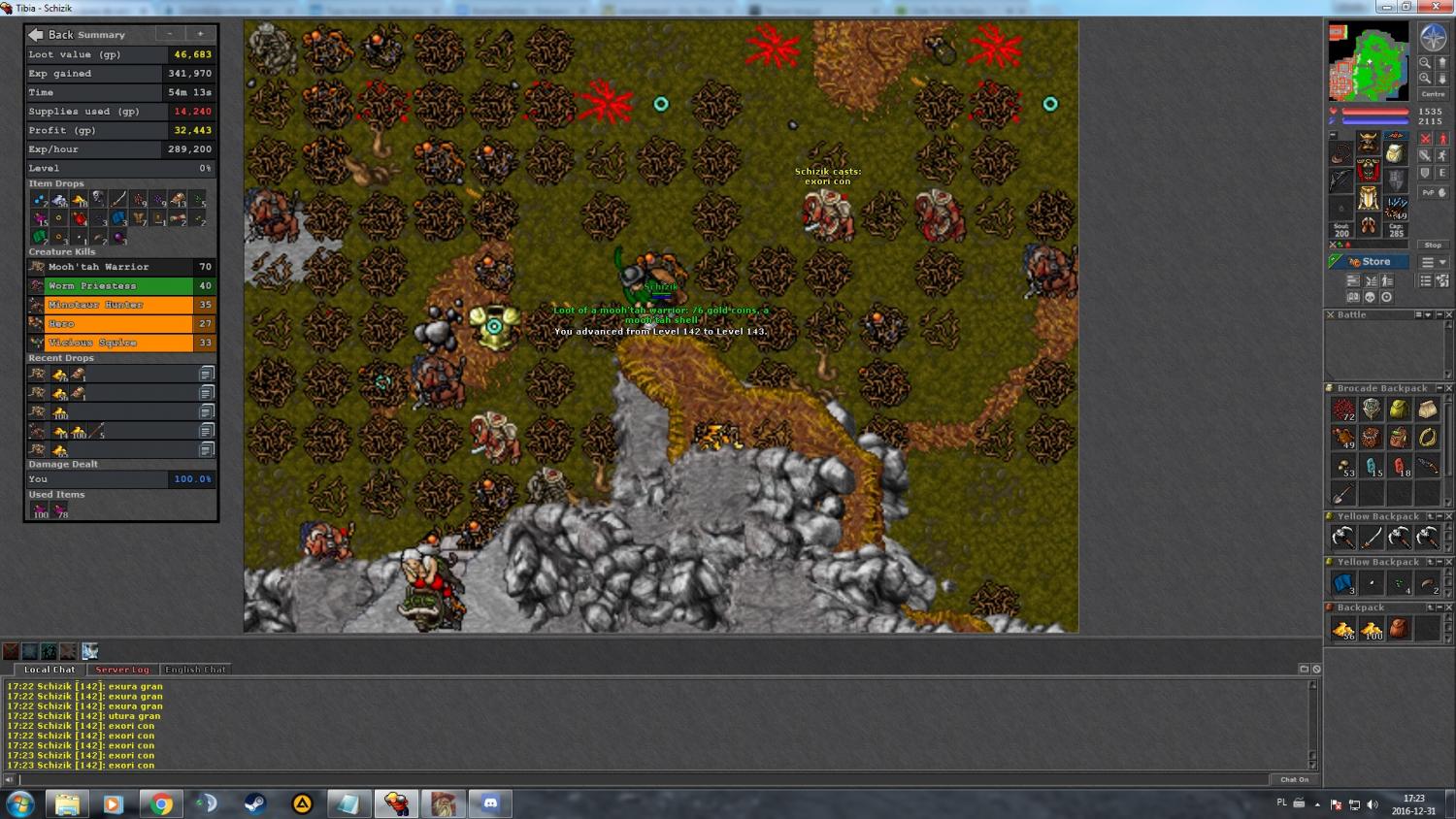The image size is (1456, 819).
Task: Go back from the hunt Summary panel
Action: [36, 34]
